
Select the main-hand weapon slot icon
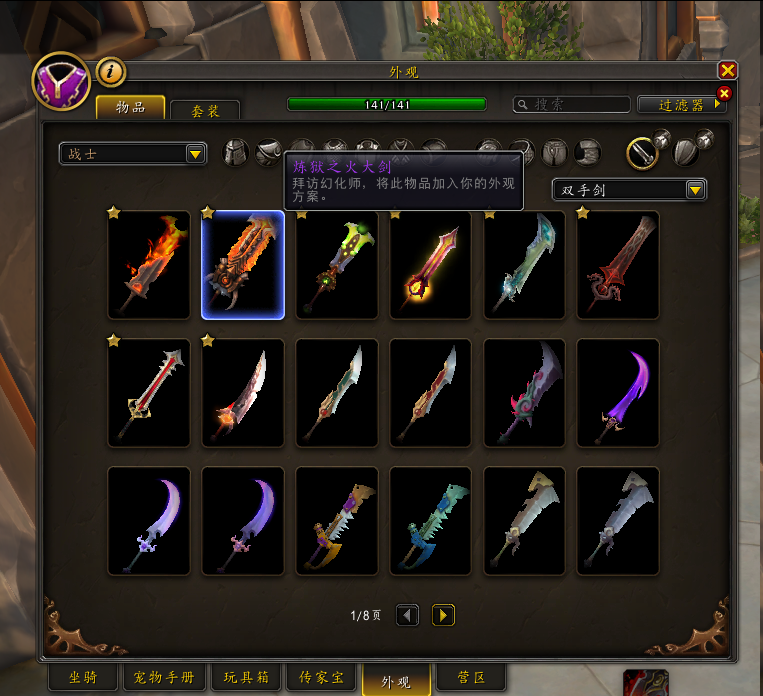[x=642, y=152]
